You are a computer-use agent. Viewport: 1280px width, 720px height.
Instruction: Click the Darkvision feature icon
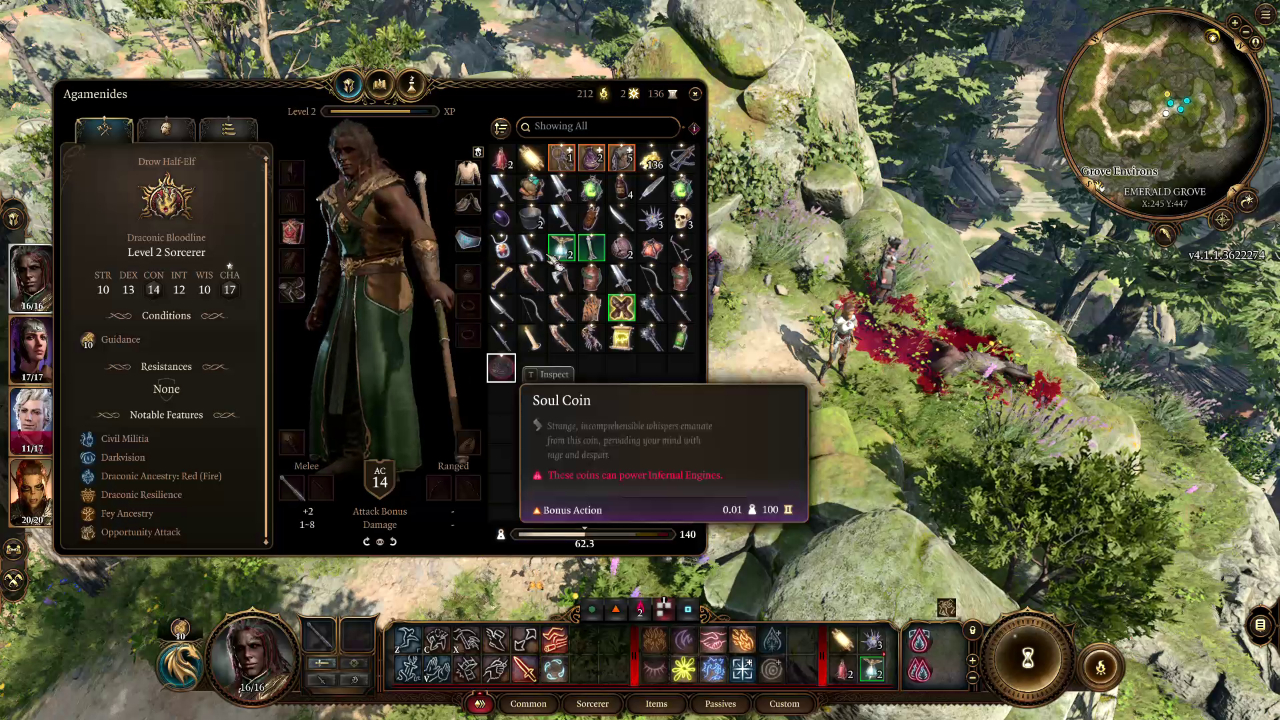(x=87, y=457)
